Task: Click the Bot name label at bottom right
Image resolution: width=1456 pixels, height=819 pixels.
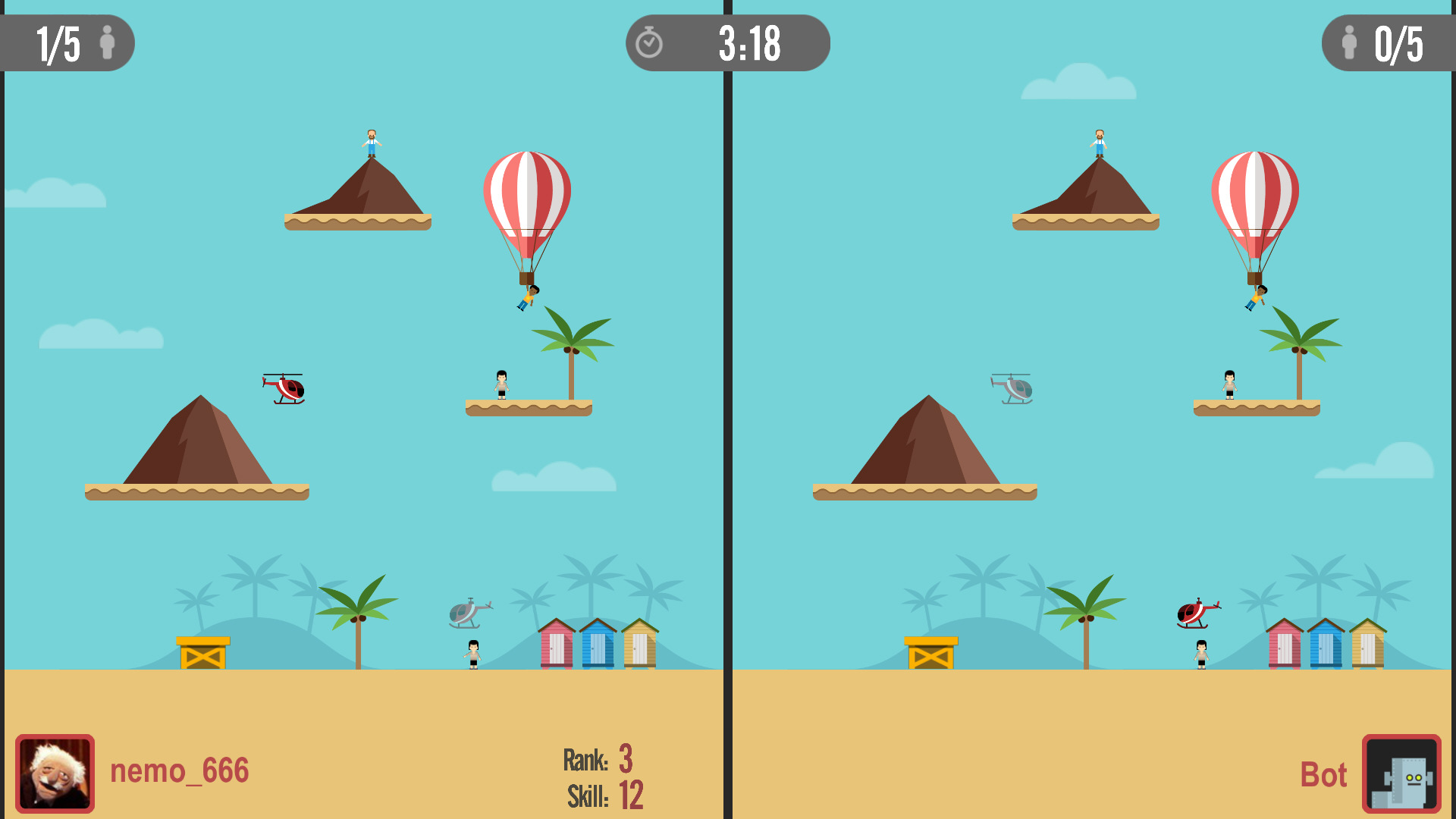Action: tap(1323, 775)
